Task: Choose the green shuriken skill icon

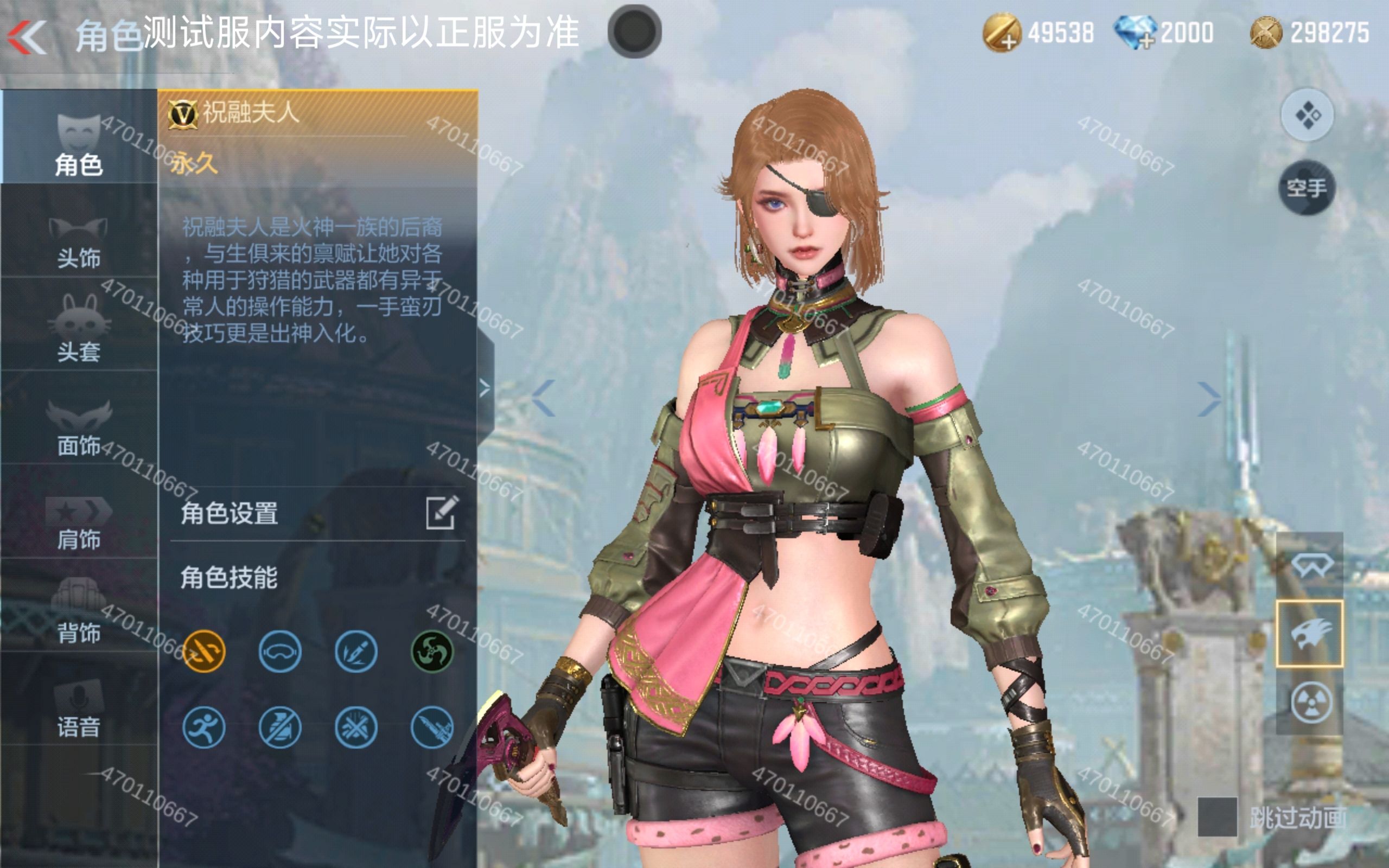Action: pyautogui.click(x=432, y=651)
